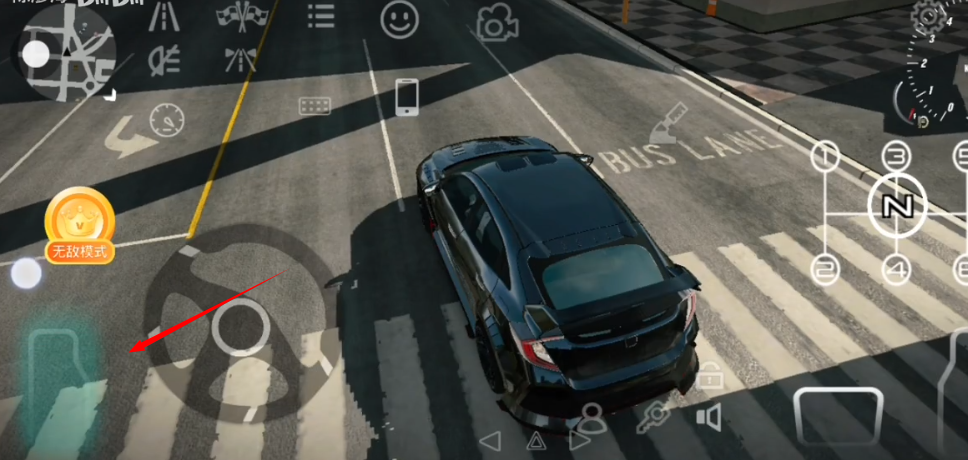Screen dimensions: 968x460
Task: Turn on the hazard triangle lights
Action: pos(537,441)
